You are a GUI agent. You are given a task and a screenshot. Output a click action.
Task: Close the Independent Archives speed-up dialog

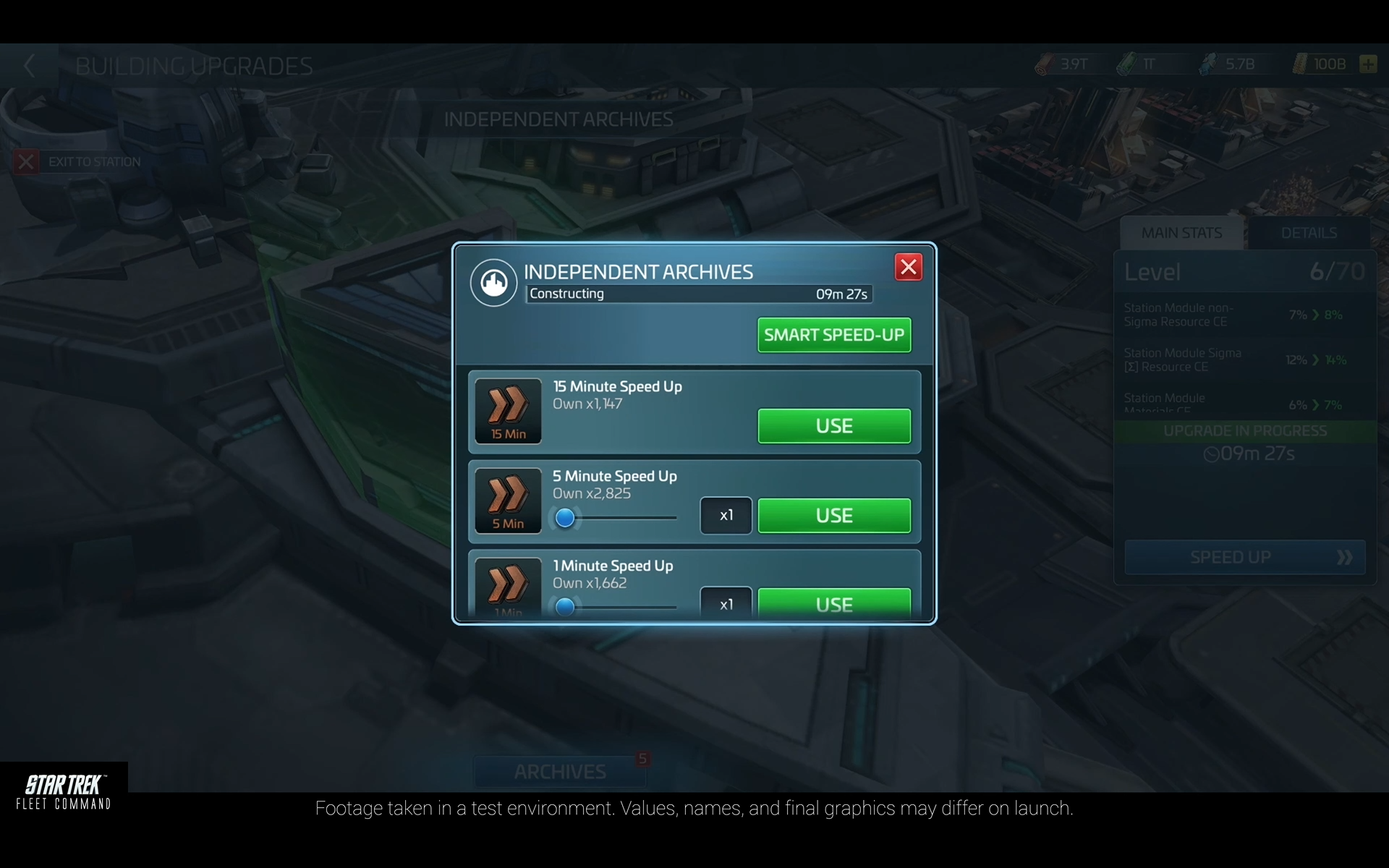click(908, 267)
